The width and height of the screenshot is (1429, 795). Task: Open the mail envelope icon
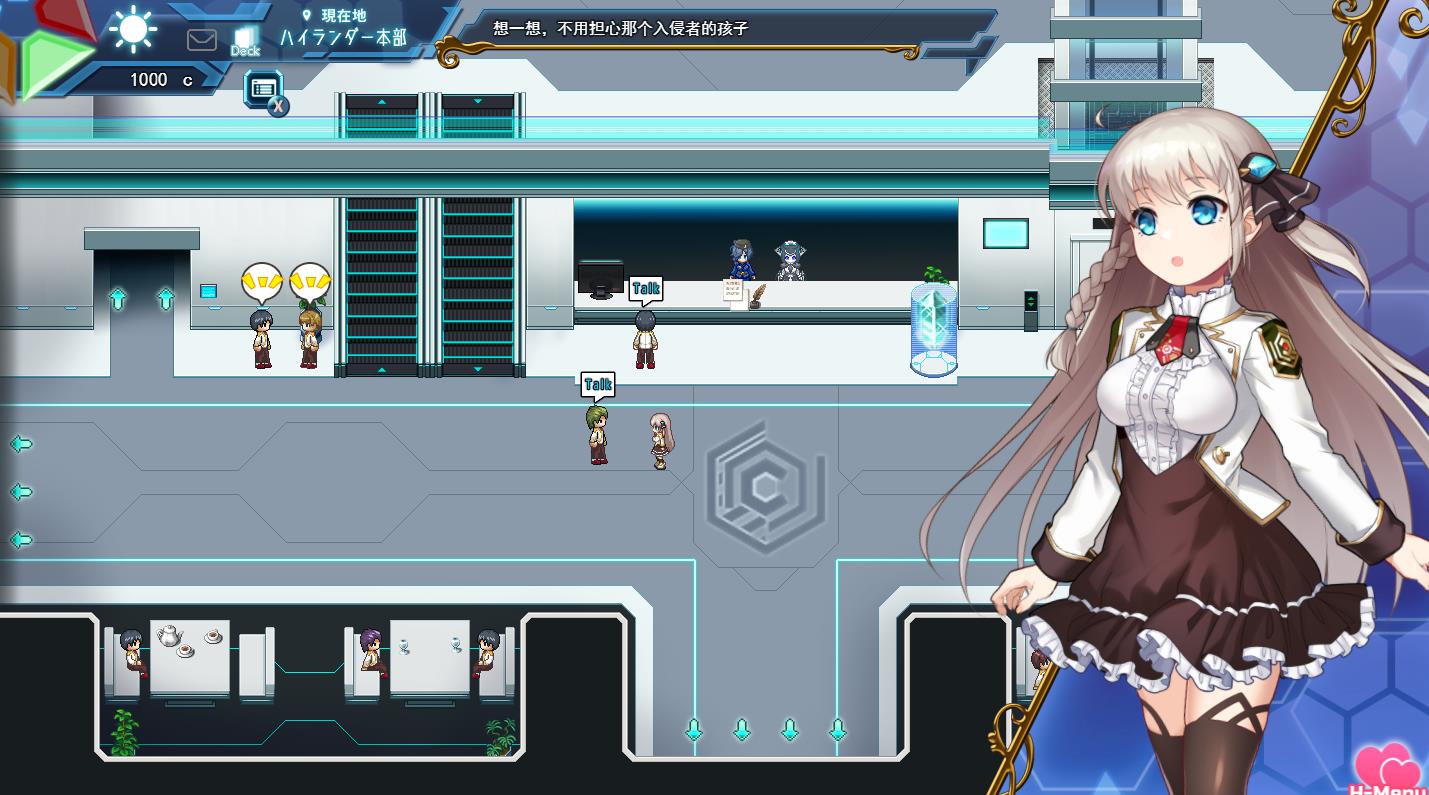tap(202, 40)
